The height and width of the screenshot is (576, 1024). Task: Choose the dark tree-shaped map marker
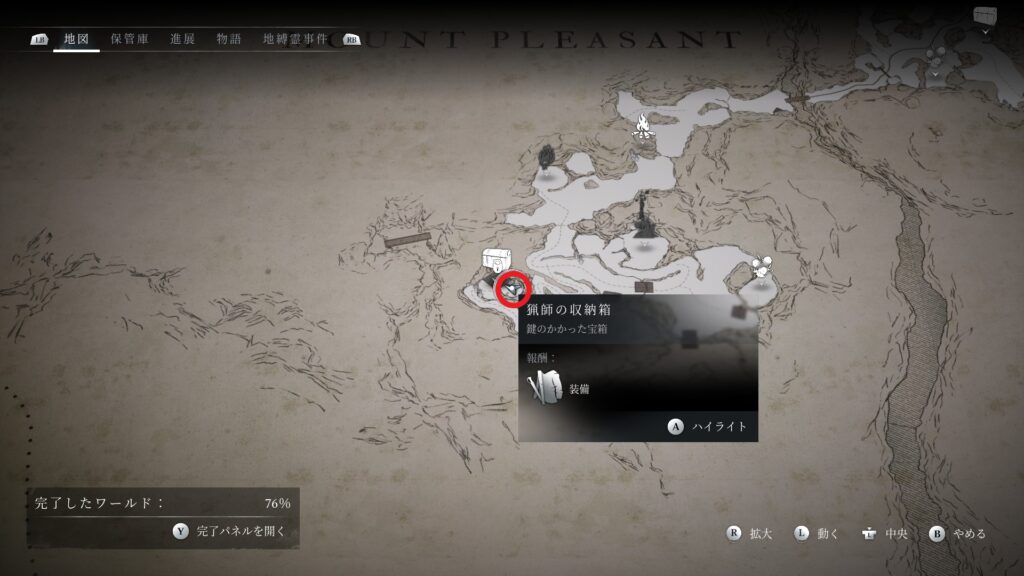point(546,157)
